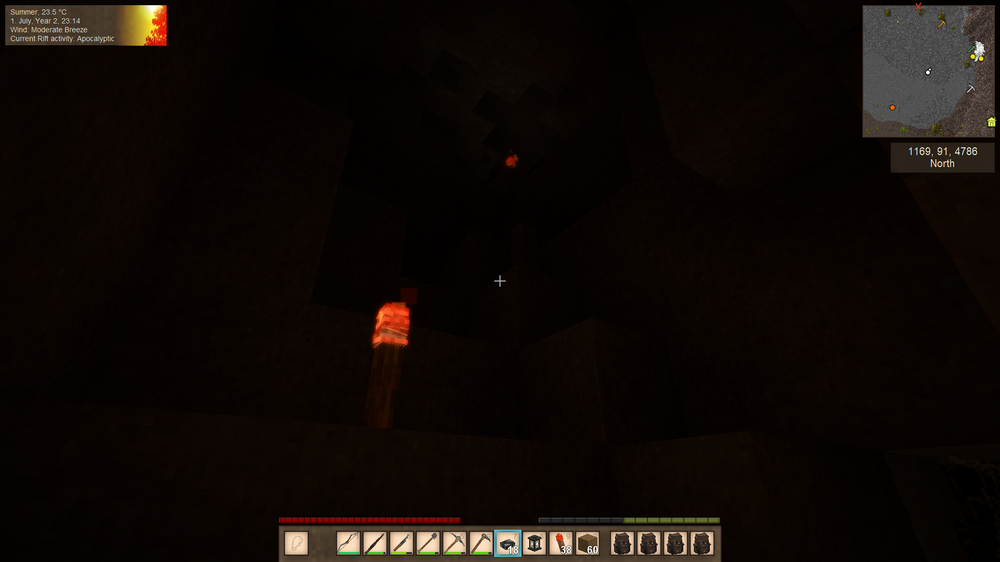Open the minimap
1000x562 pixels.
coord(929,71)
